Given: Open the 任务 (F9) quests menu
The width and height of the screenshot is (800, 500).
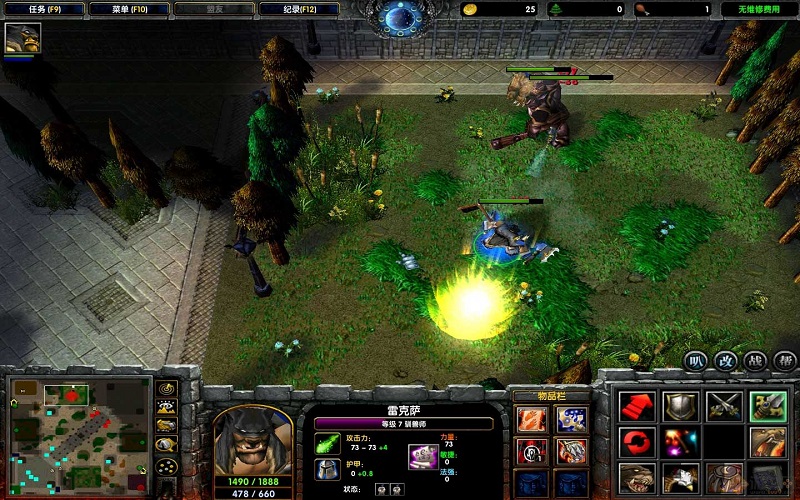Looking at the screenshot, I should (40, 9).
